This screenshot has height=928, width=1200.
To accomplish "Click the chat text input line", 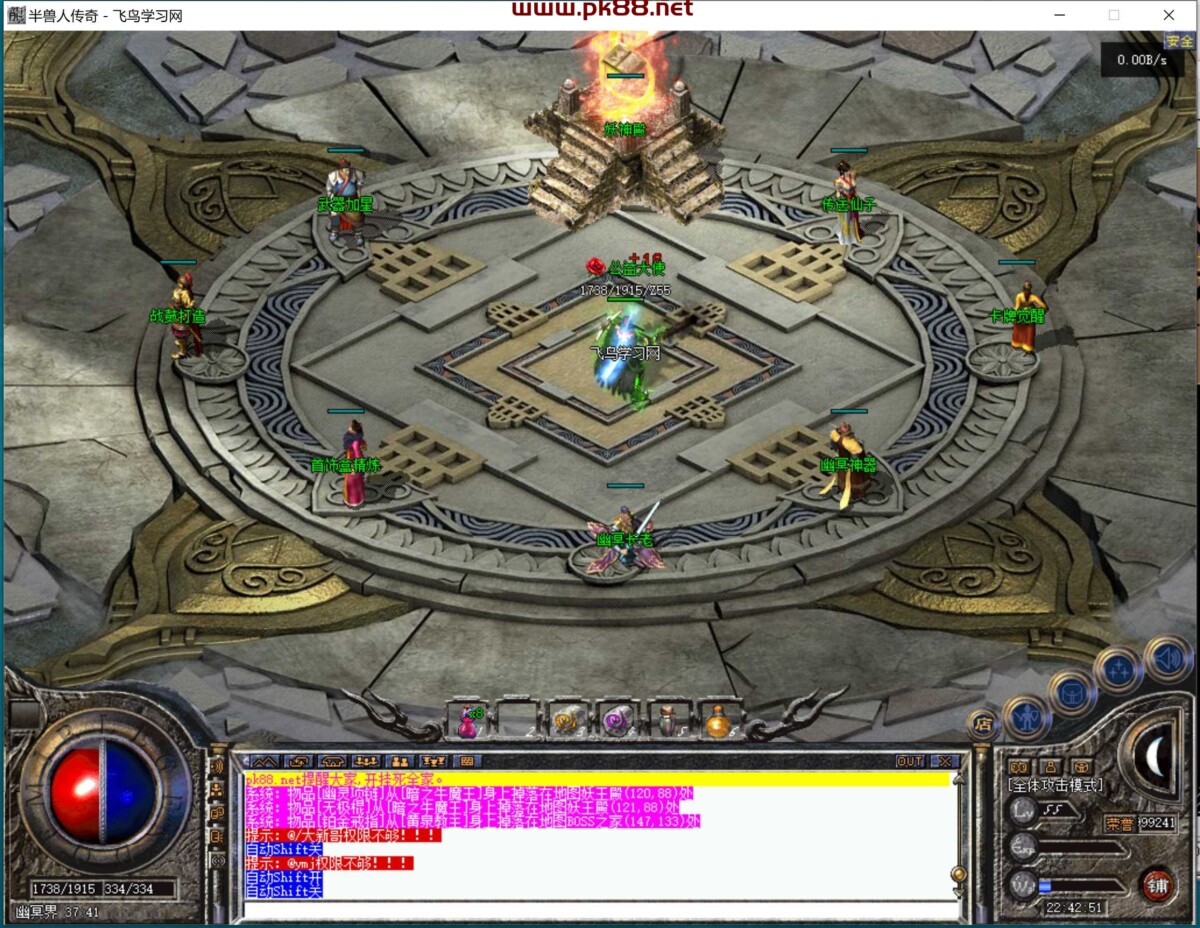I will click(x=595, y=909).
